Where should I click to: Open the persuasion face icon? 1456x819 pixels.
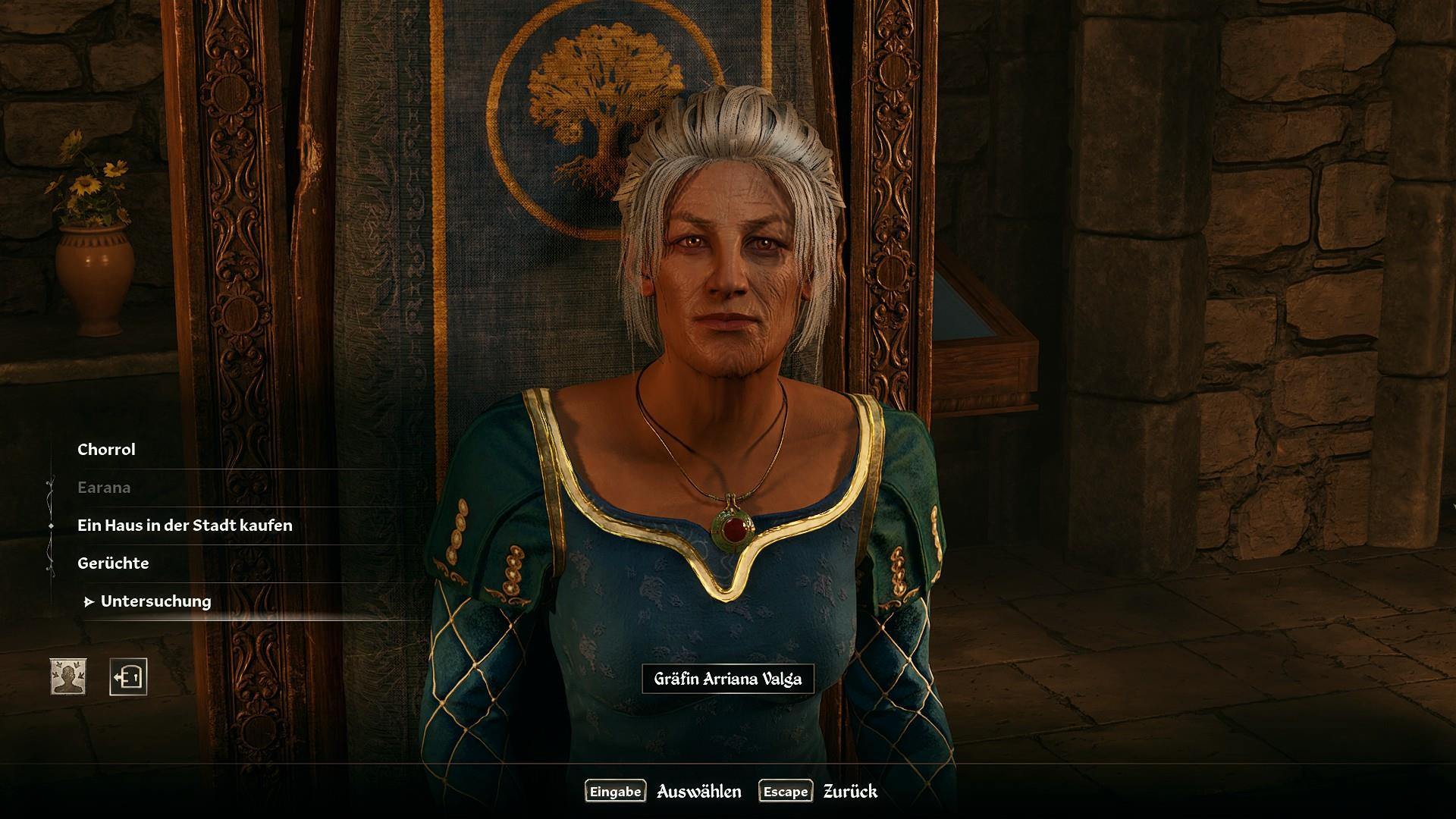coord(68,676)
